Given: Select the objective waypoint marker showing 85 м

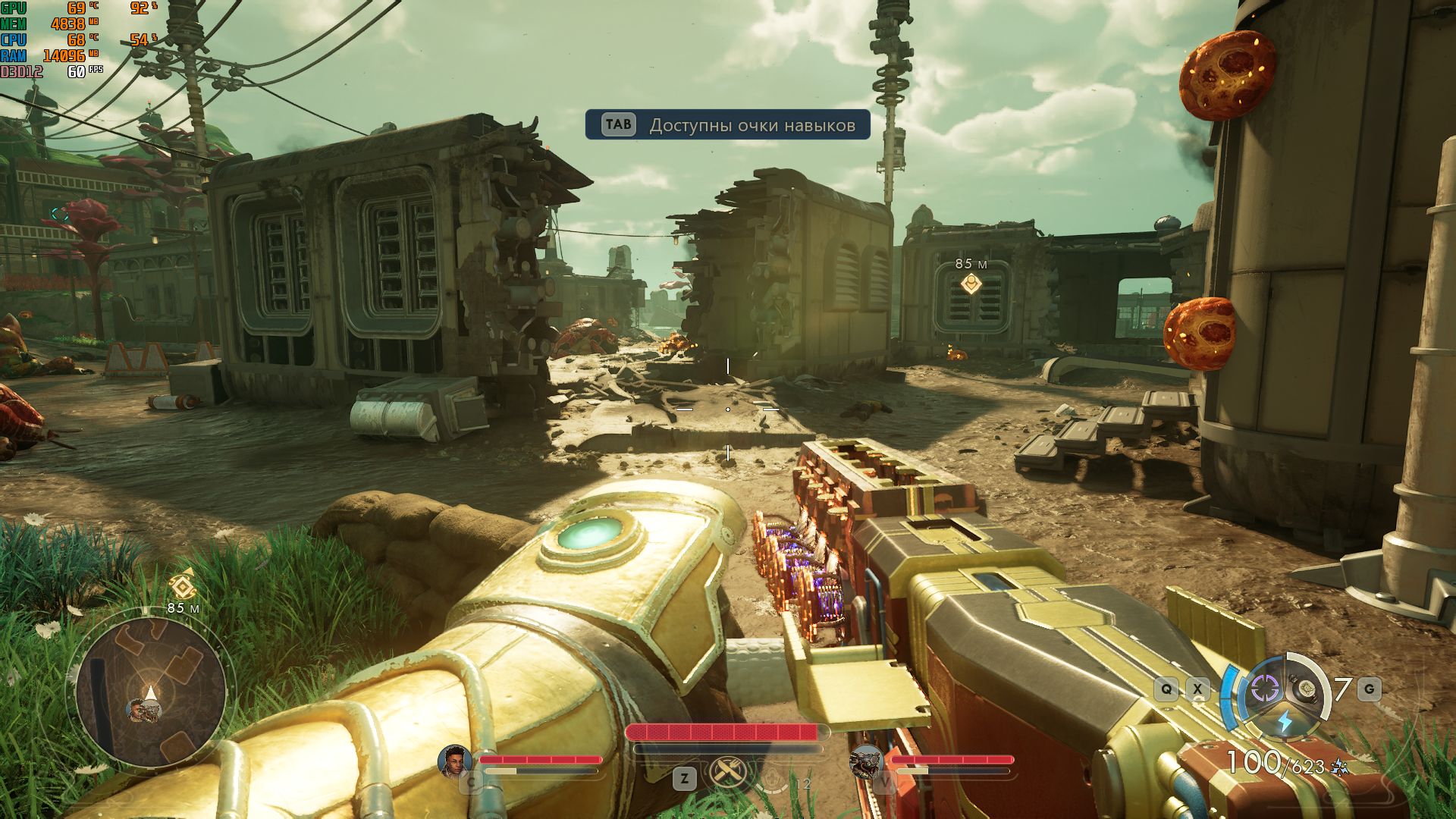Looking at the screenshot, I should click(x=971, y=284).
